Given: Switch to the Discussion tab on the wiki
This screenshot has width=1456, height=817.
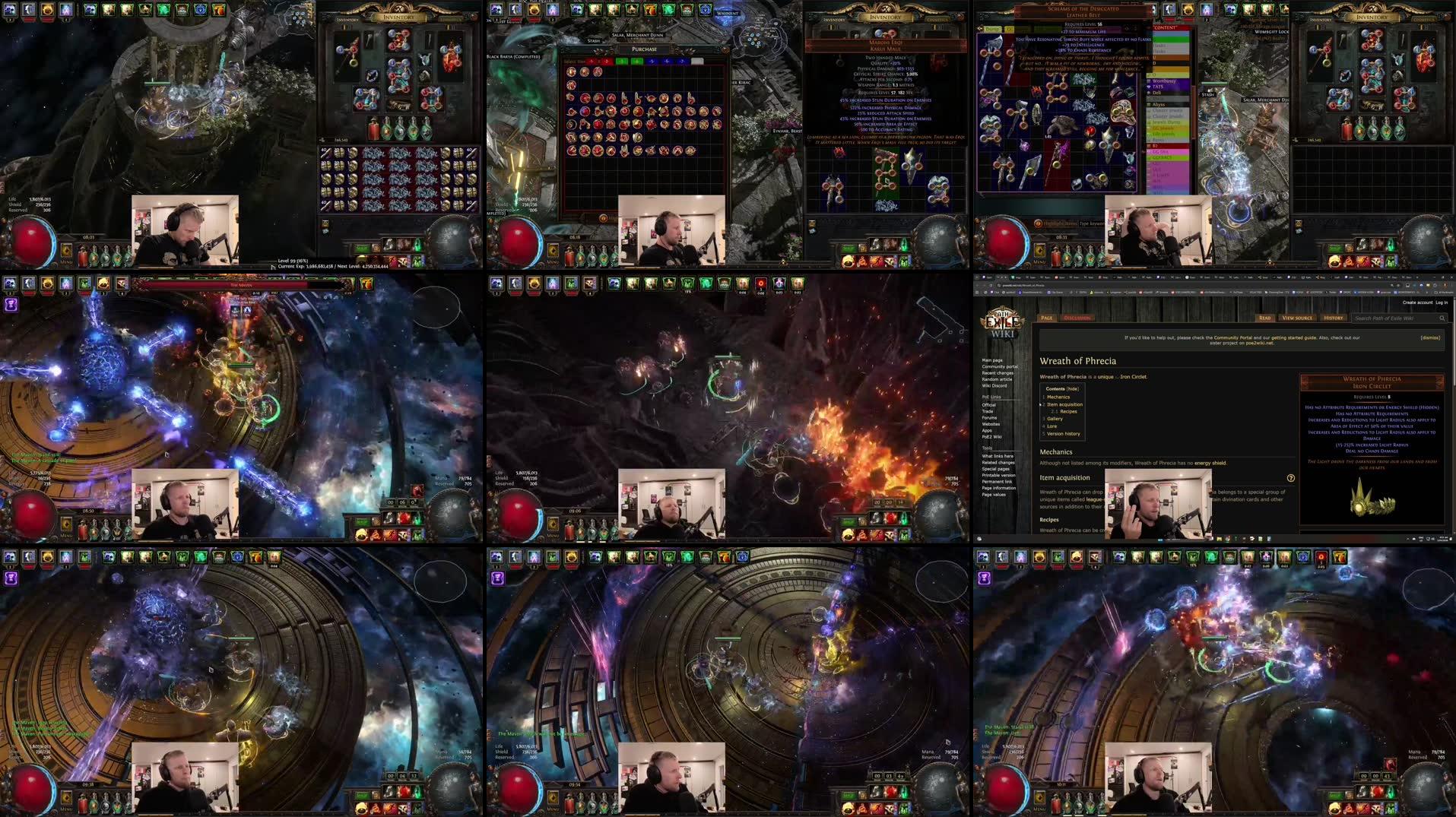Looking at the screenshot, I should 1078,318.
